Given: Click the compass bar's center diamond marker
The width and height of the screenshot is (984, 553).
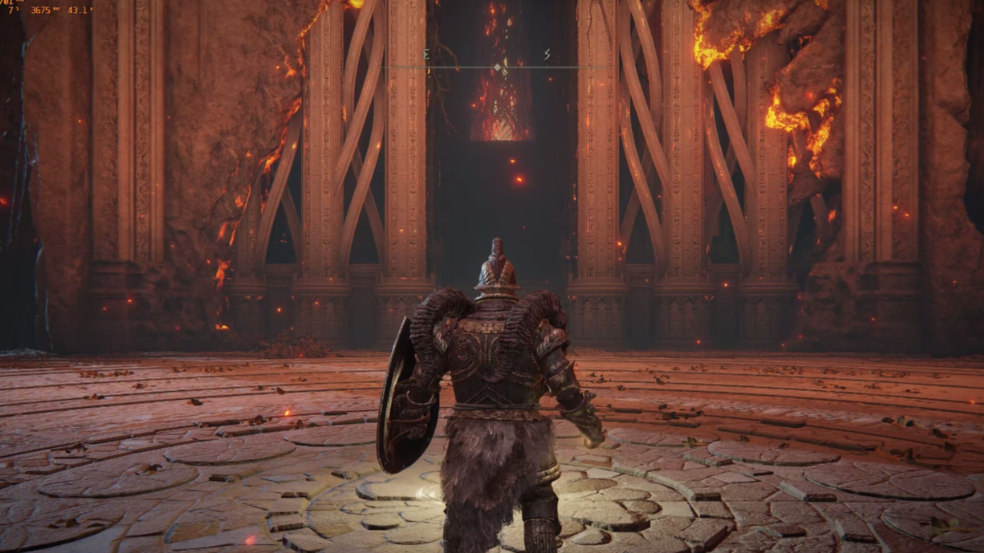Looking at the screenshot, I should 499,67.
